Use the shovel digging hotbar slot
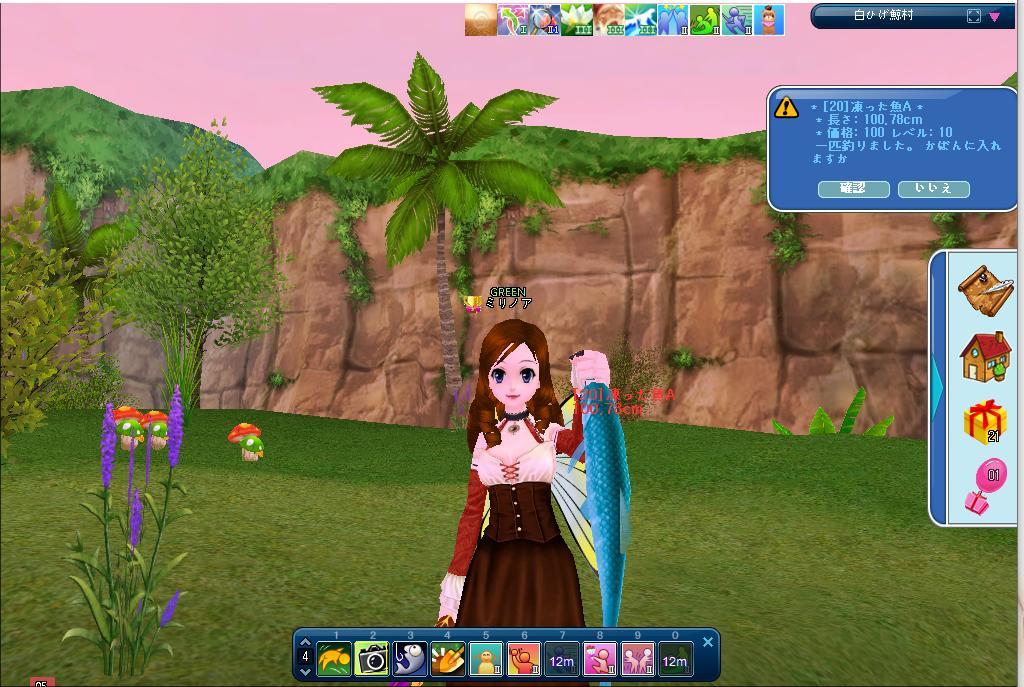Image resolution: width=1024 pixels, height=687 pixels. pos(448,660)
